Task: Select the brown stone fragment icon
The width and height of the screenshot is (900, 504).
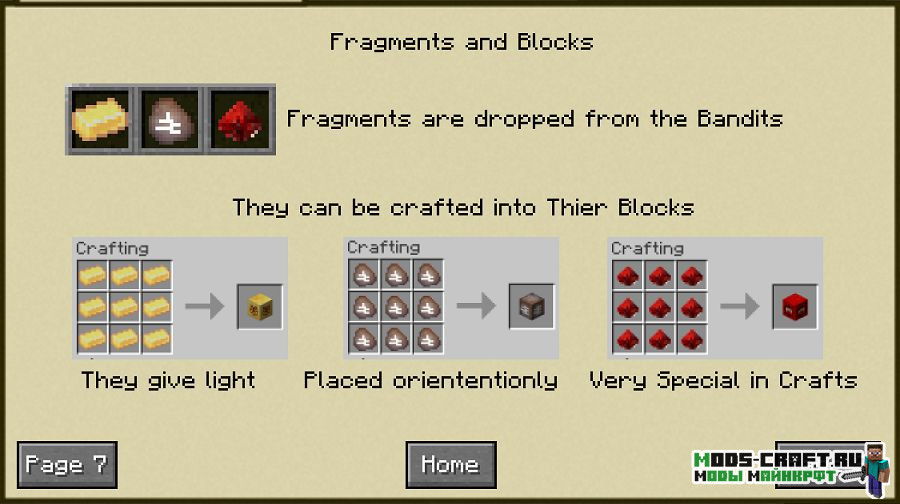Action: 170,119
